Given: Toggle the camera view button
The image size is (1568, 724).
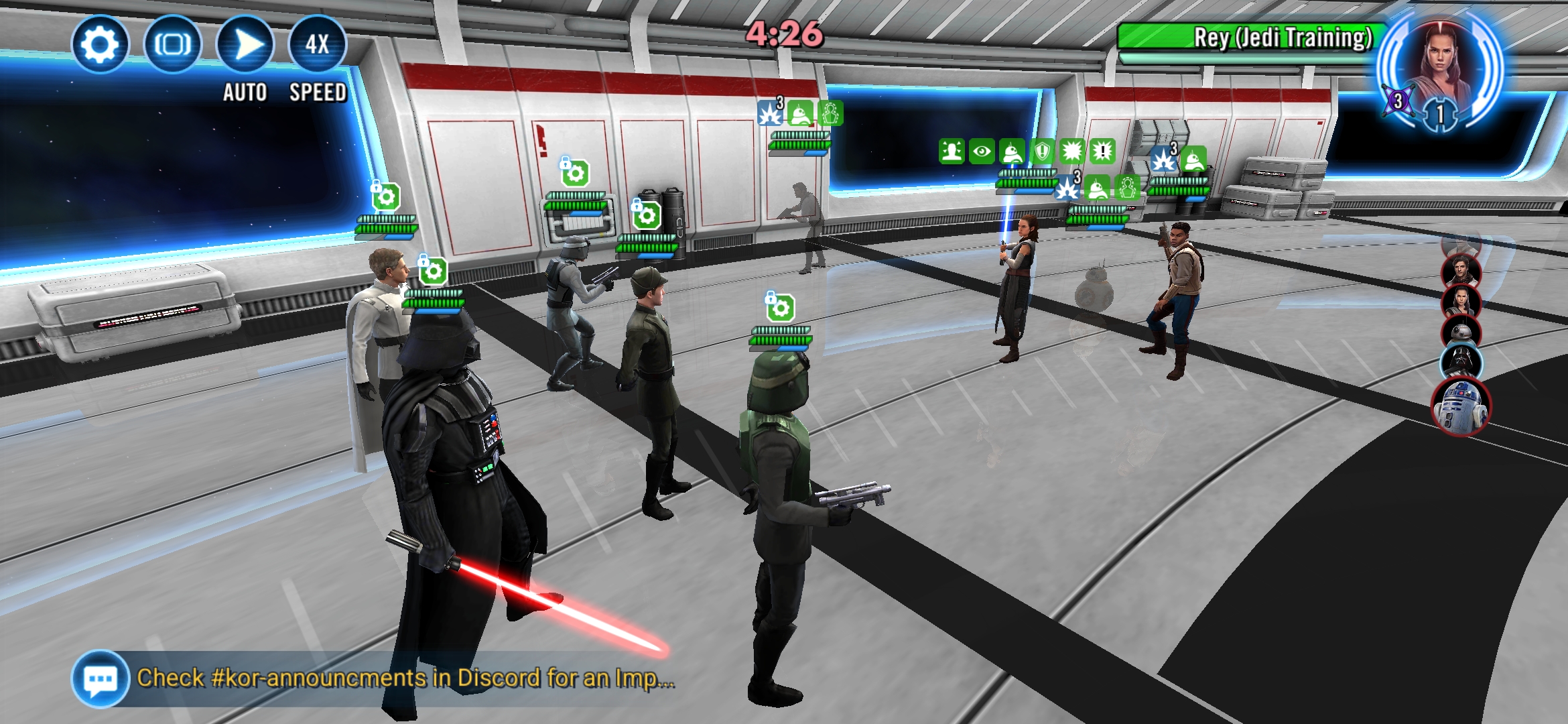Looking at the screenshot, I should click(x=172, y=44).
